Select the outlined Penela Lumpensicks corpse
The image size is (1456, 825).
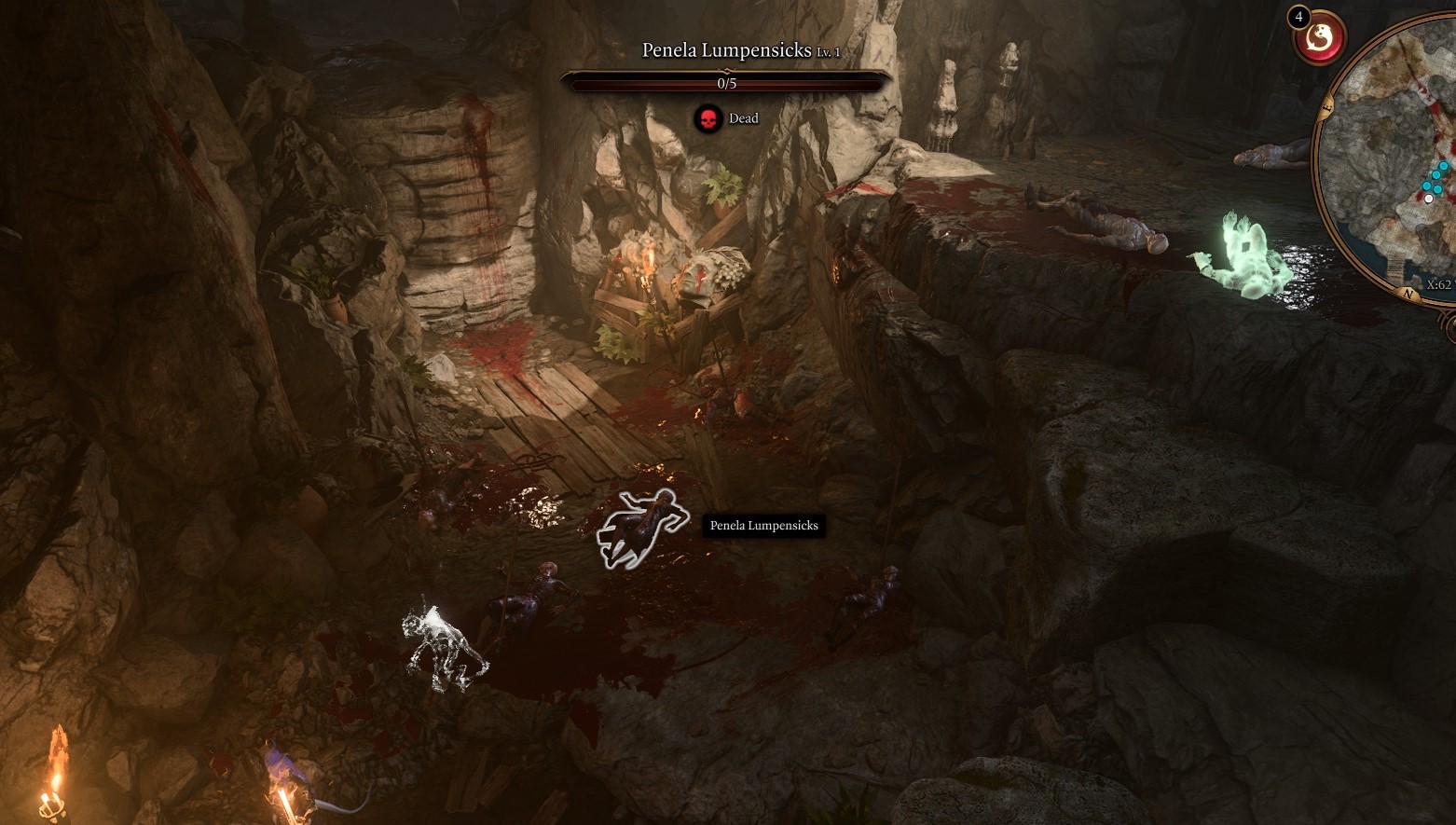click(639, 527)
